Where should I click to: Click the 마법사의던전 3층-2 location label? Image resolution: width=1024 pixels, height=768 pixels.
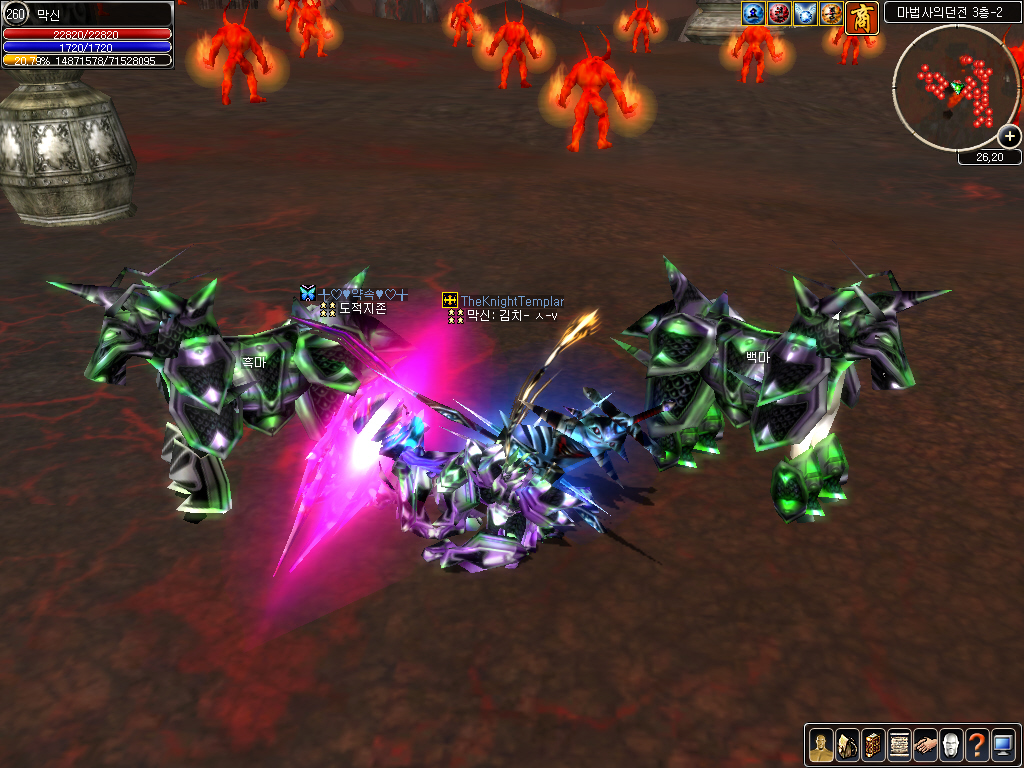point(952,13)
